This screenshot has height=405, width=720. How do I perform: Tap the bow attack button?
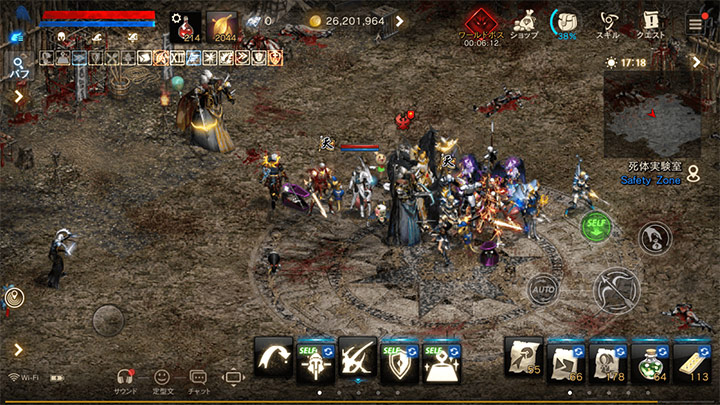point(615,291)
